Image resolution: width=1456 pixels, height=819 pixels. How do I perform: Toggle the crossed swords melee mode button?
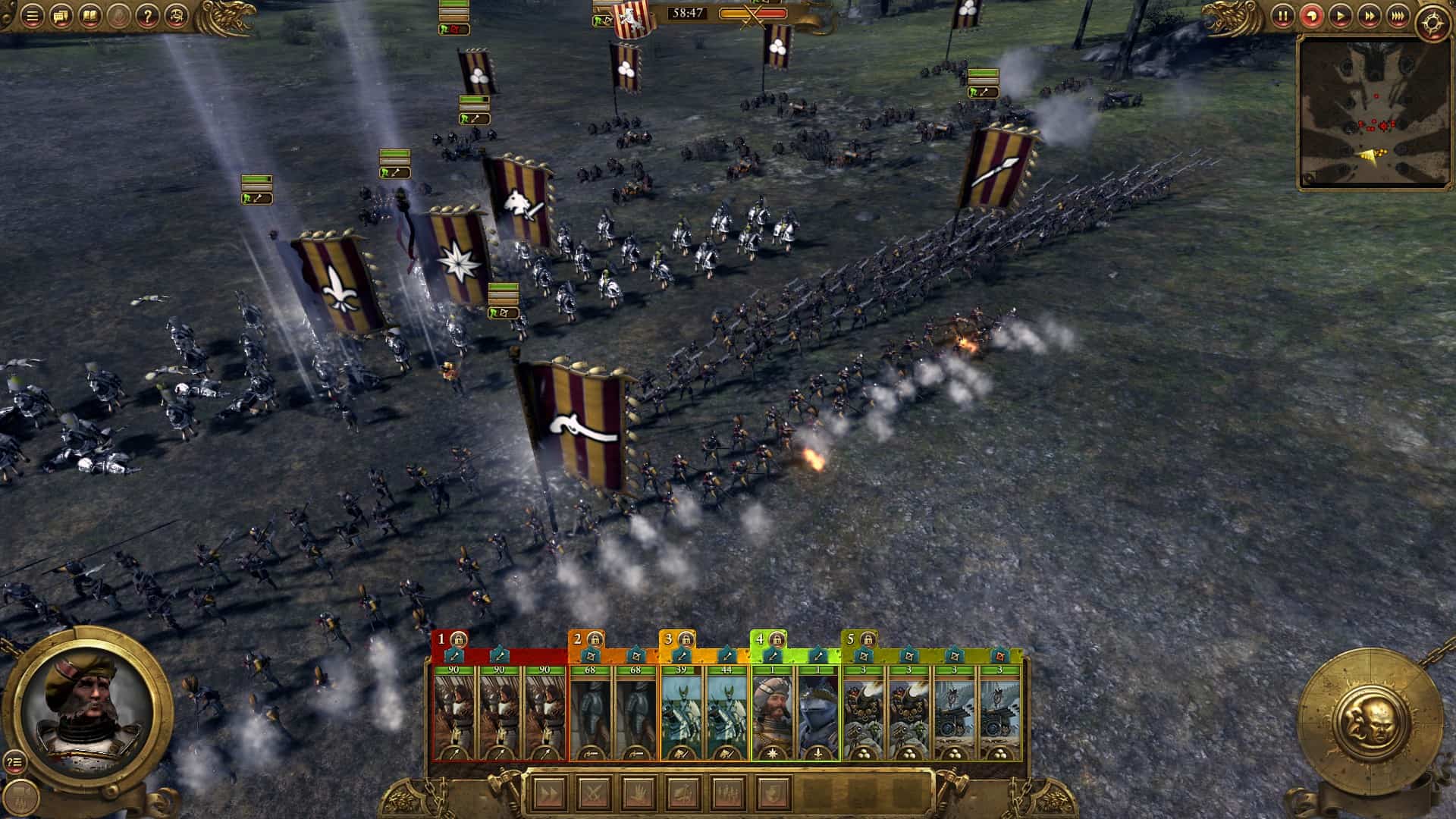591,794
